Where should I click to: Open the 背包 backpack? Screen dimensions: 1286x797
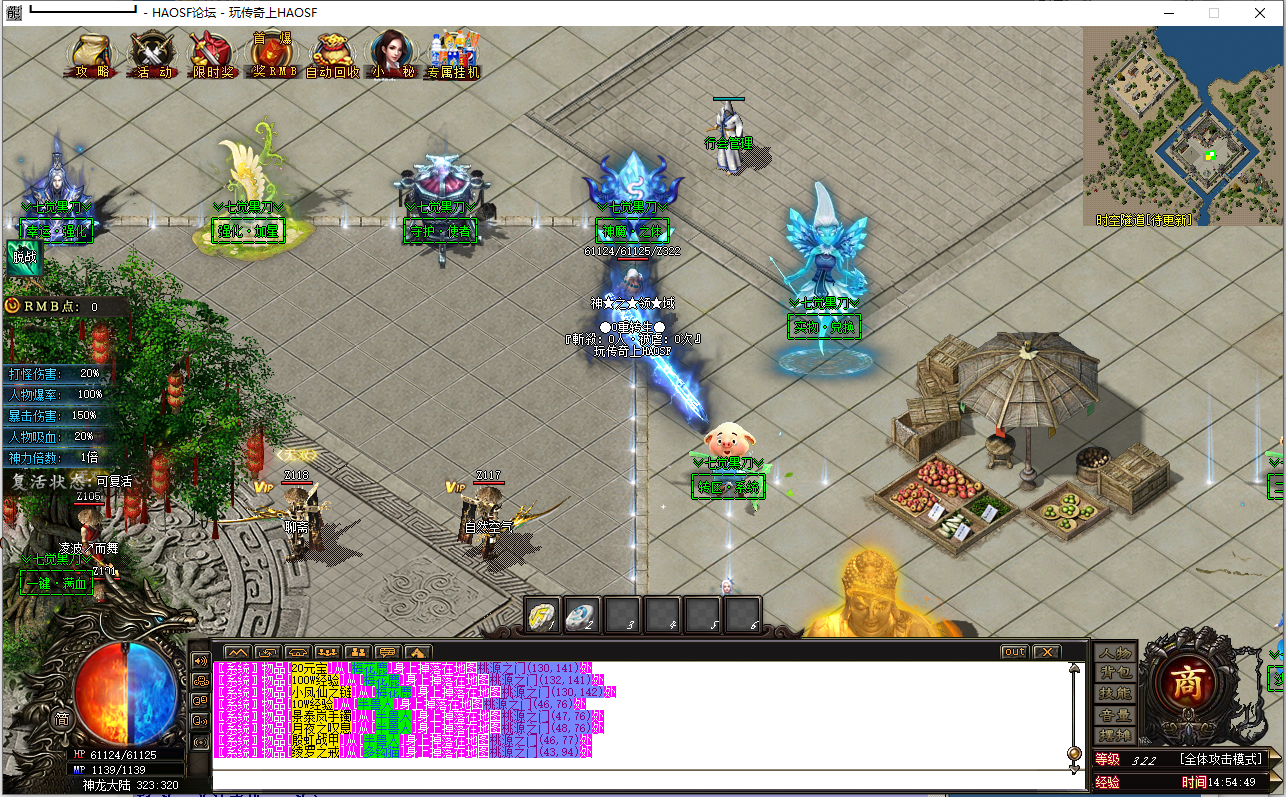coord(1114,674)
